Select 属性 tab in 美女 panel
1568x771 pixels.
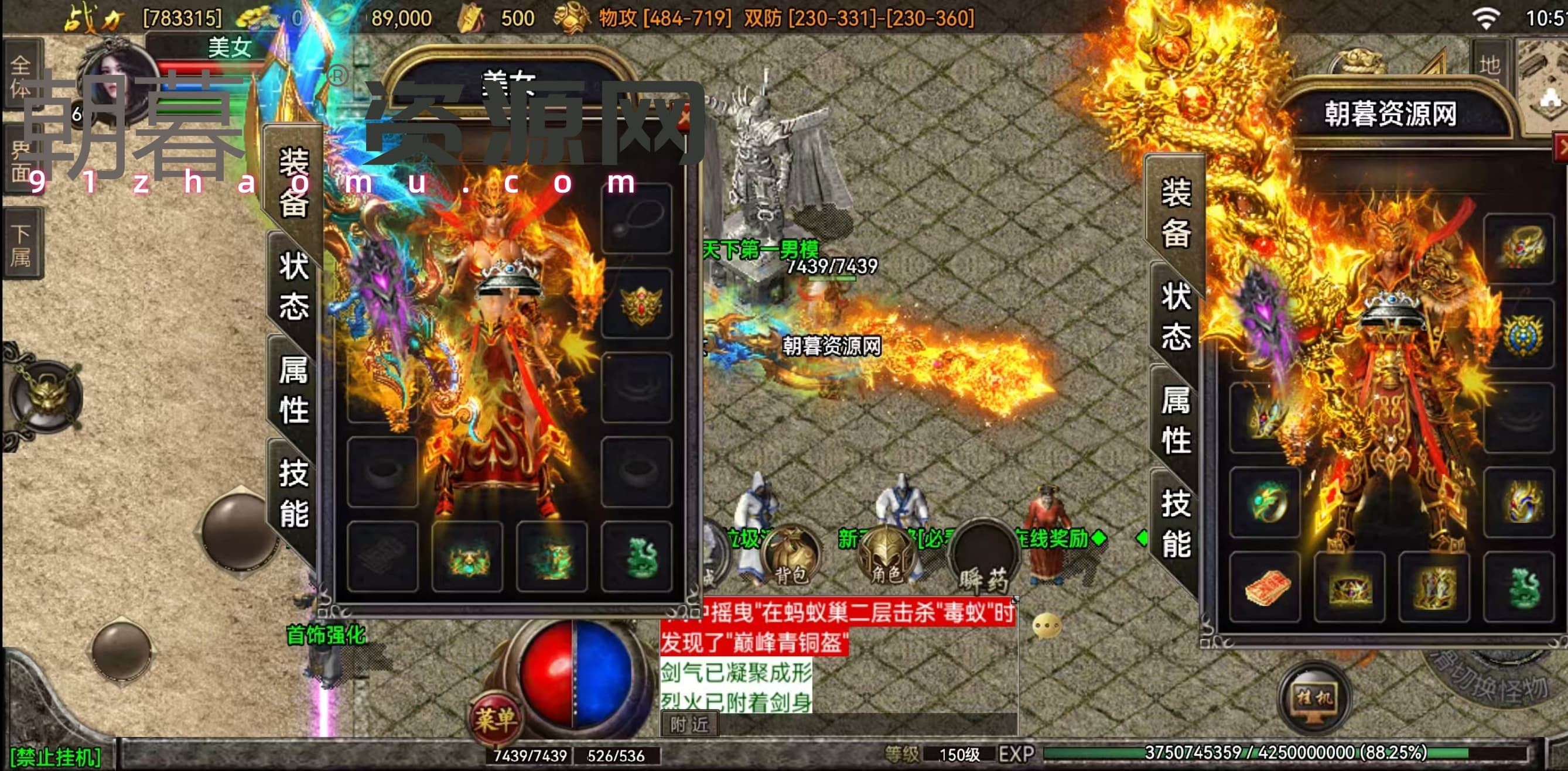click(x=293, y=389)
